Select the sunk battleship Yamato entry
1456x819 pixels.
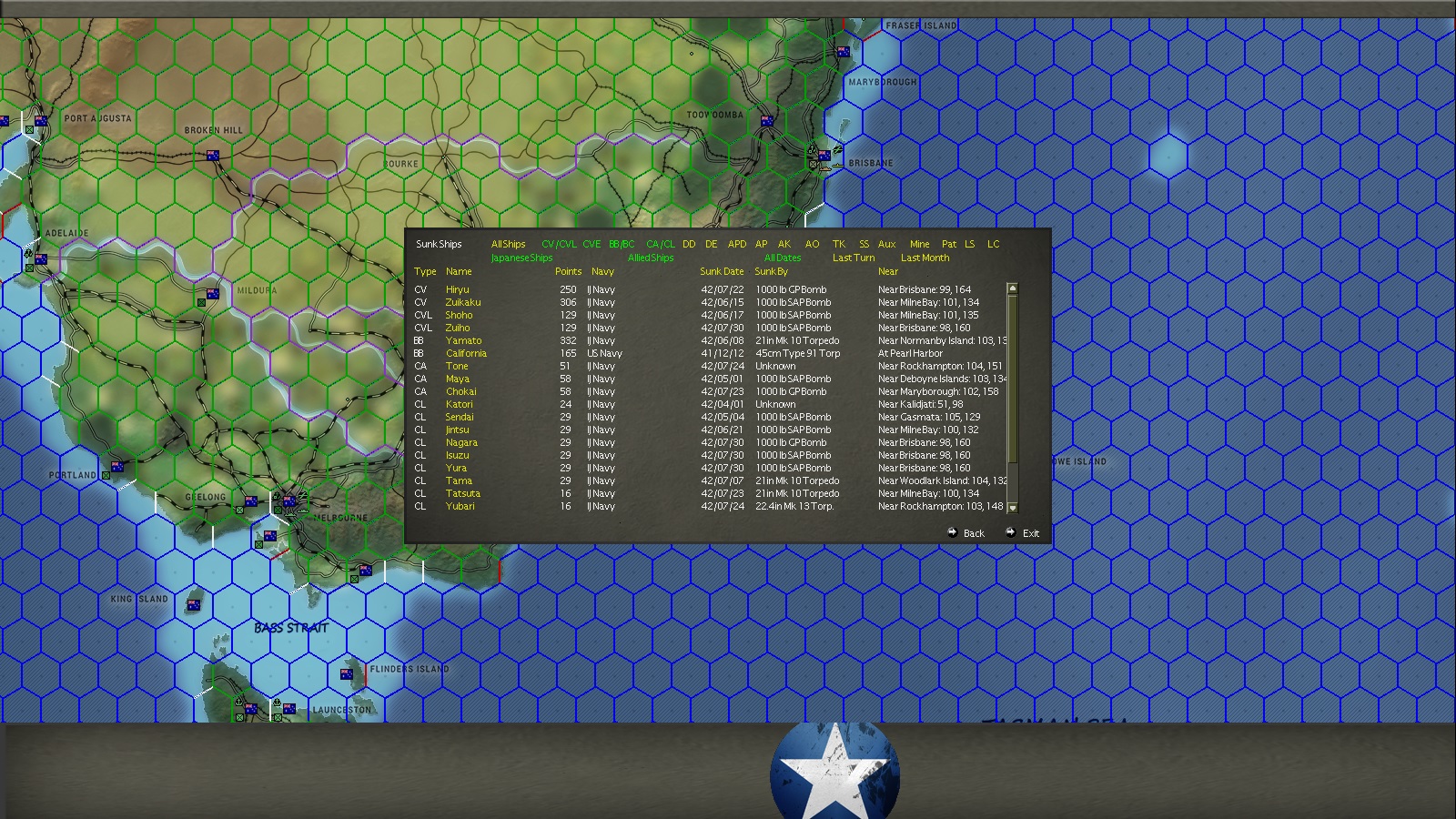pyautogui.click(x=464, y=340)
